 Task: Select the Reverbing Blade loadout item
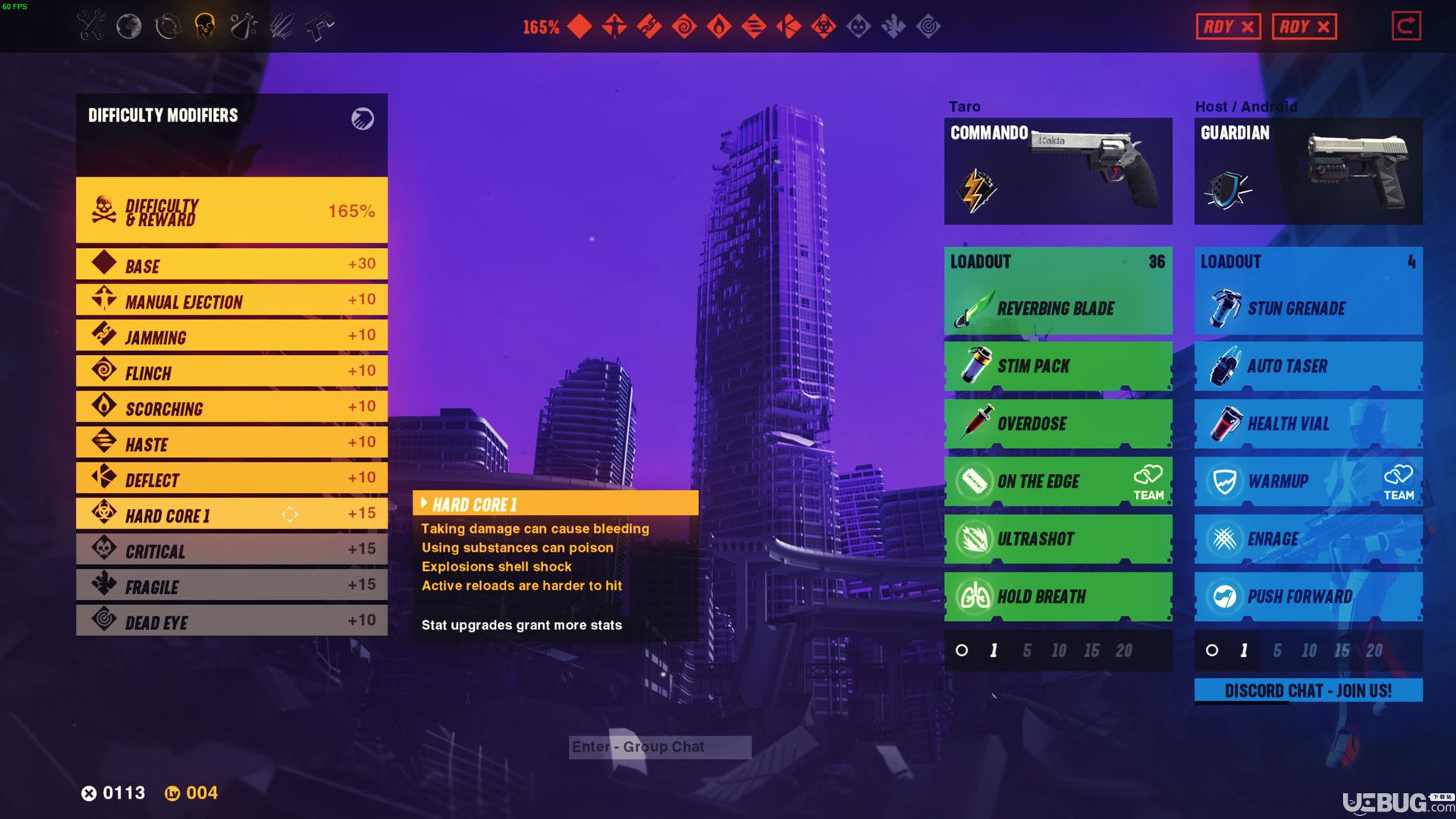point(1057,308)
